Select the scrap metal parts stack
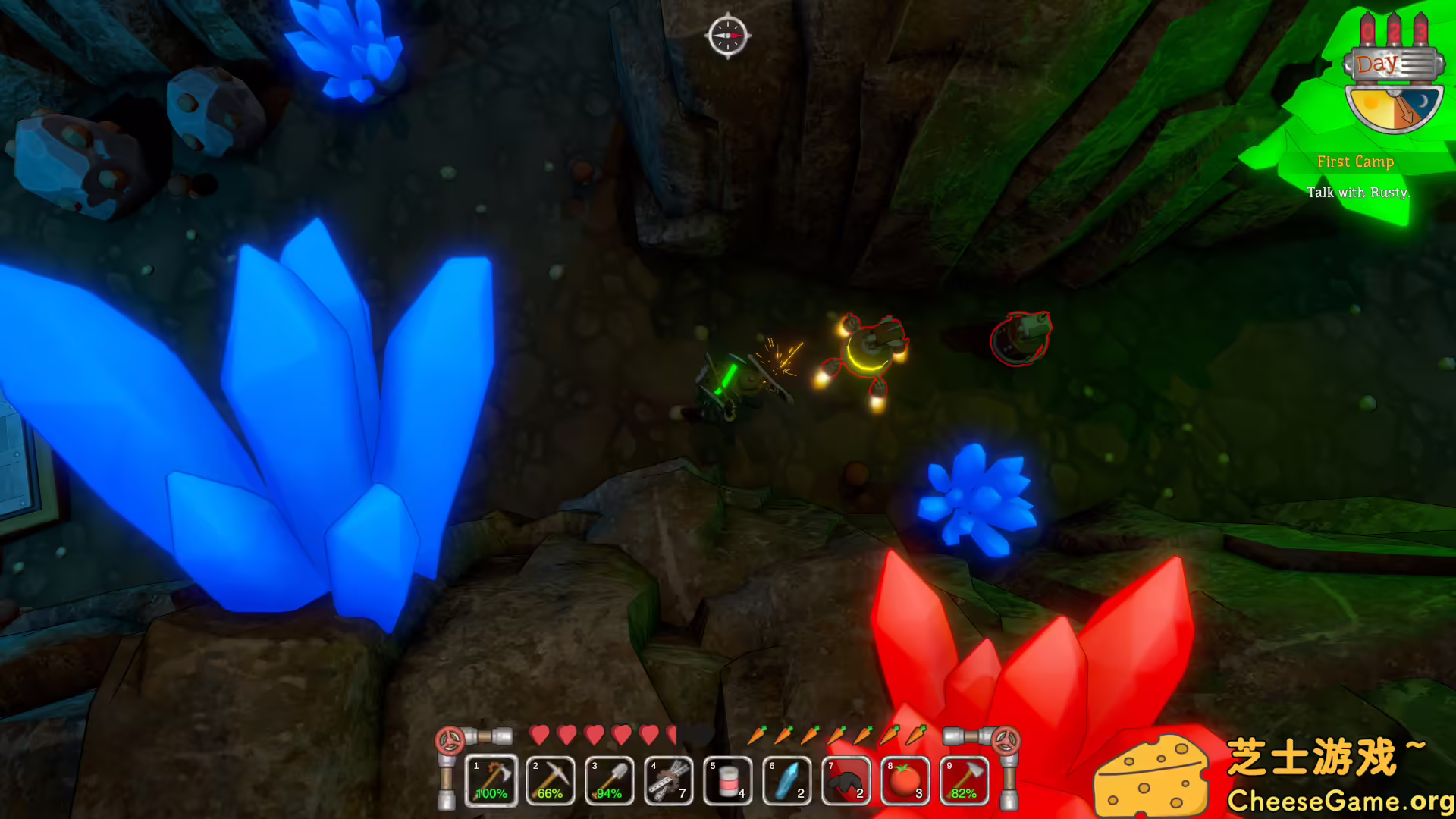 (x=669, y=780)
